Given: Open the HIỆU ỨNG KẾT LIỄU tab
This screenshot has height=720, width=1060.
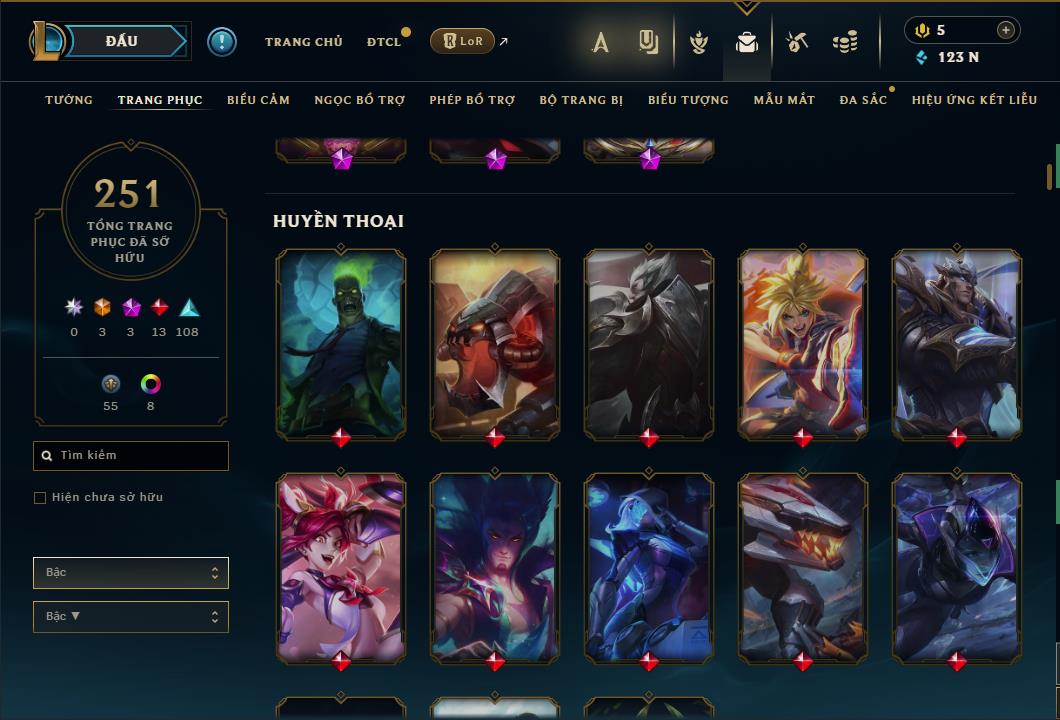Looking at the screenshot, I should click(974, 100).
